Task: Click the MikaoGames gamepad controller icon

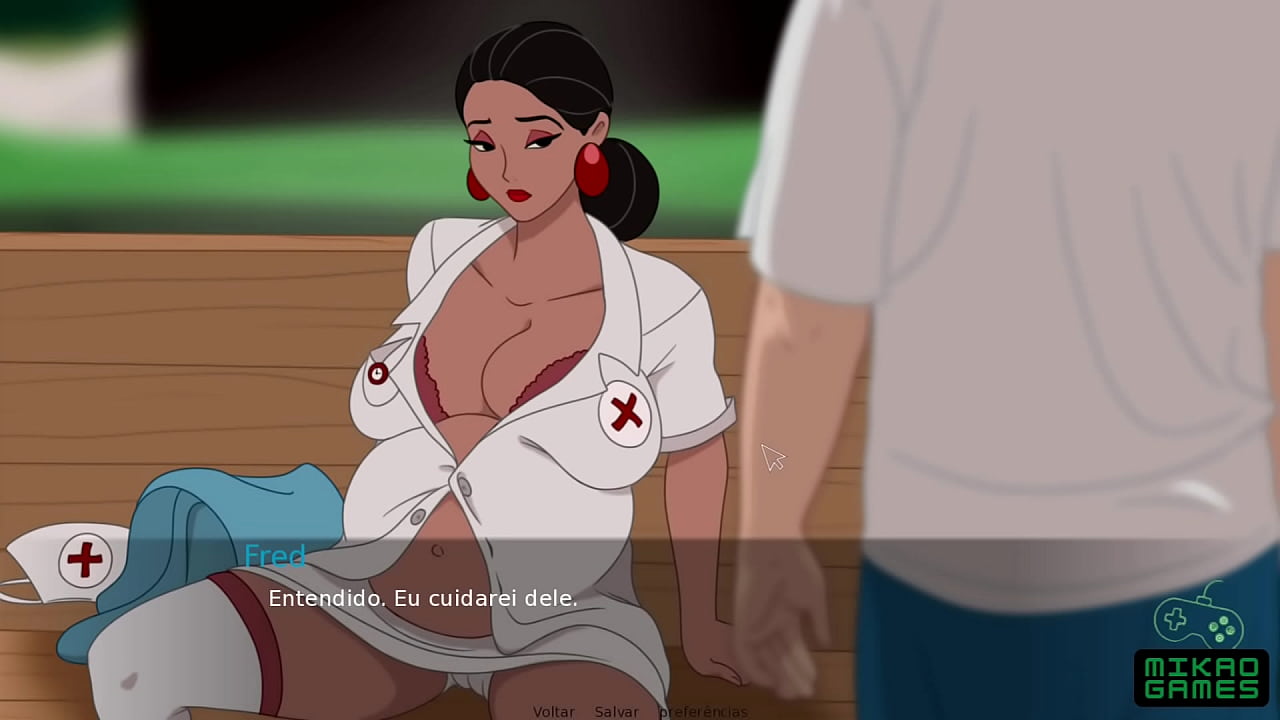Action: pos(1198,622)
